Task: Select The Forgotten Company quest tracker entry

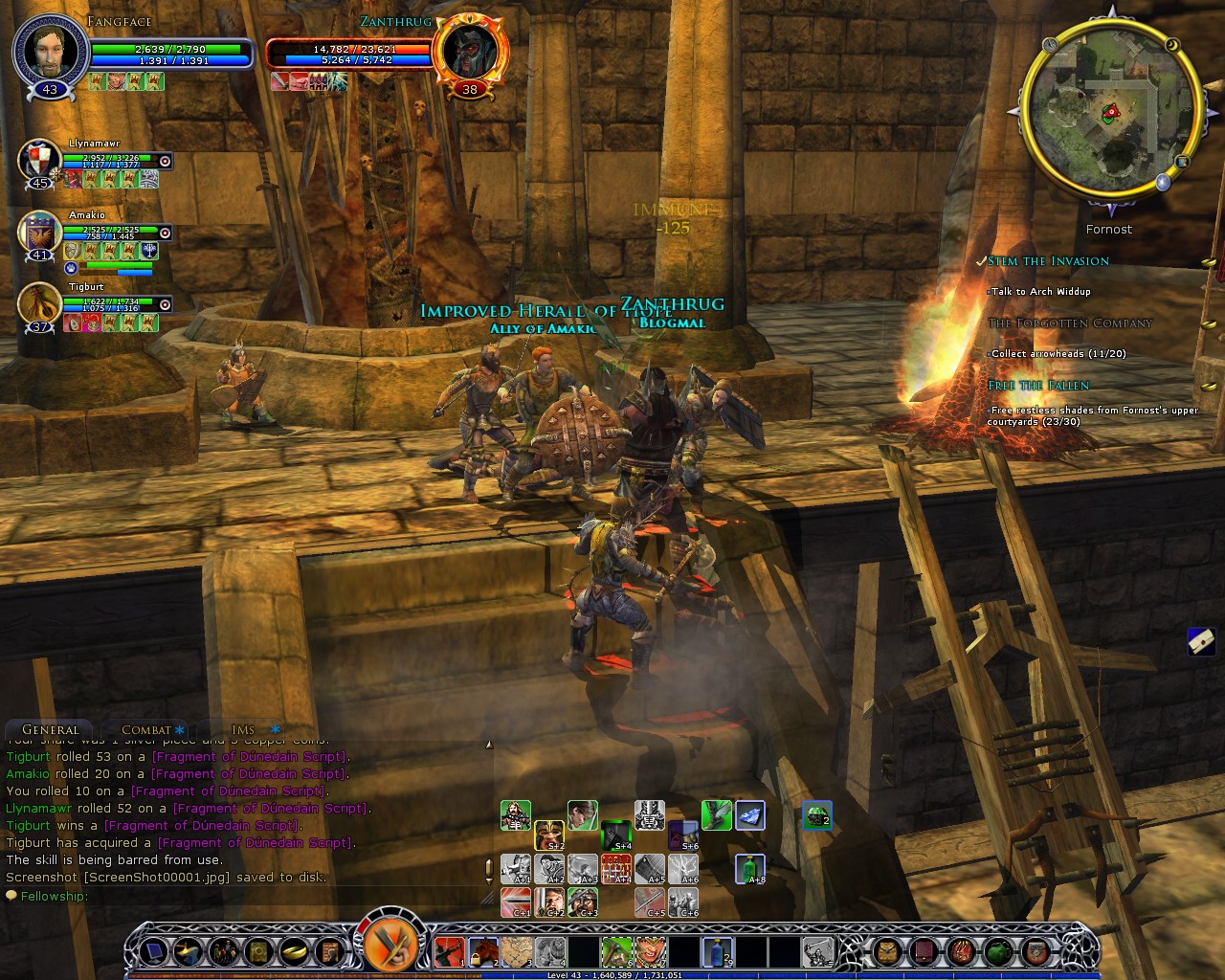Action: [x=1069, y=323]
